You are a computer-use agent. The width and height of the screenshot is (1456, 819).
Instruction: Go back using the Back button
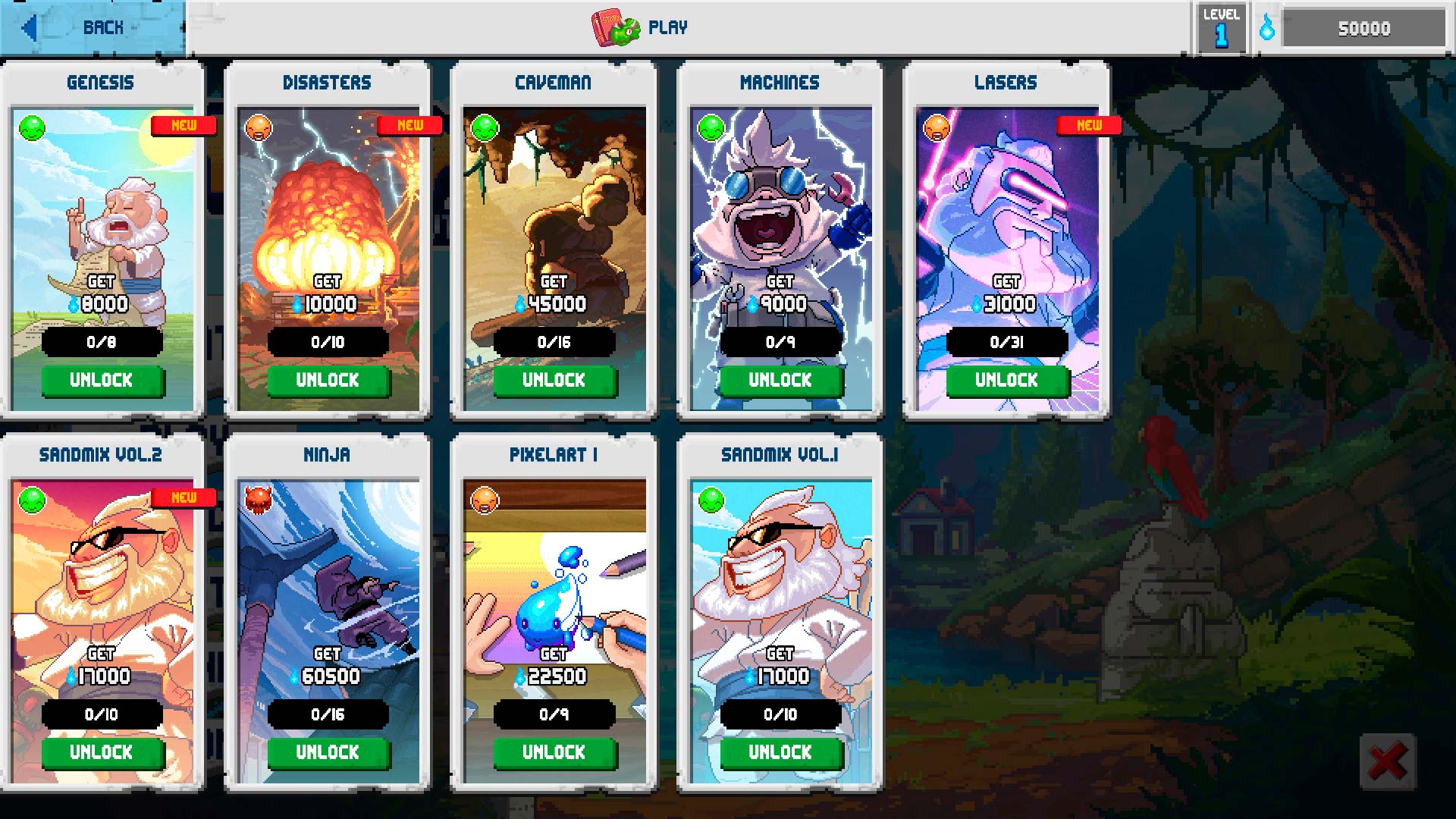click(91, 28)
